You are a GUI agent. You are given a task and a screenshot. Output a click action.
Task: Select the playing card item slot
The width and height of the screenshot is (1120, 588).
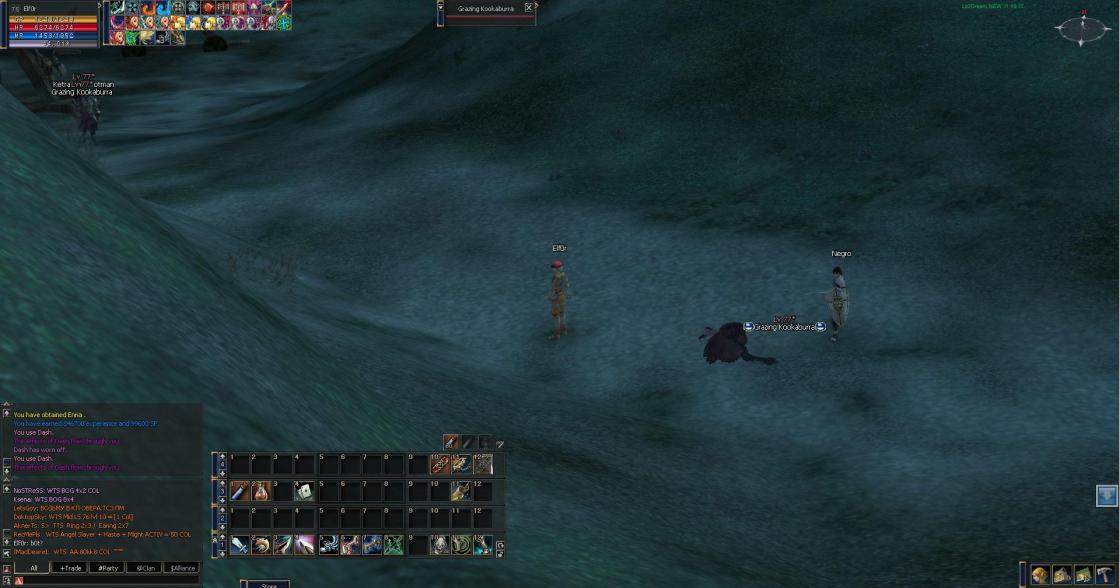coord(304,491)
